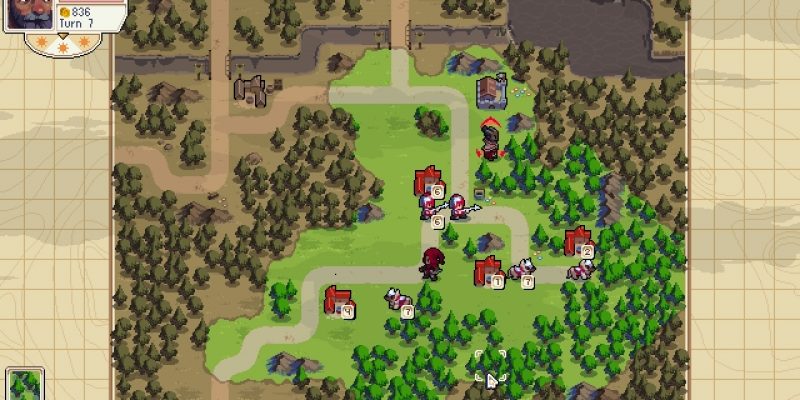Viewport: 800px width, 400px height.
Task: Select the red village showing 4 health
Action: [336, 300]
